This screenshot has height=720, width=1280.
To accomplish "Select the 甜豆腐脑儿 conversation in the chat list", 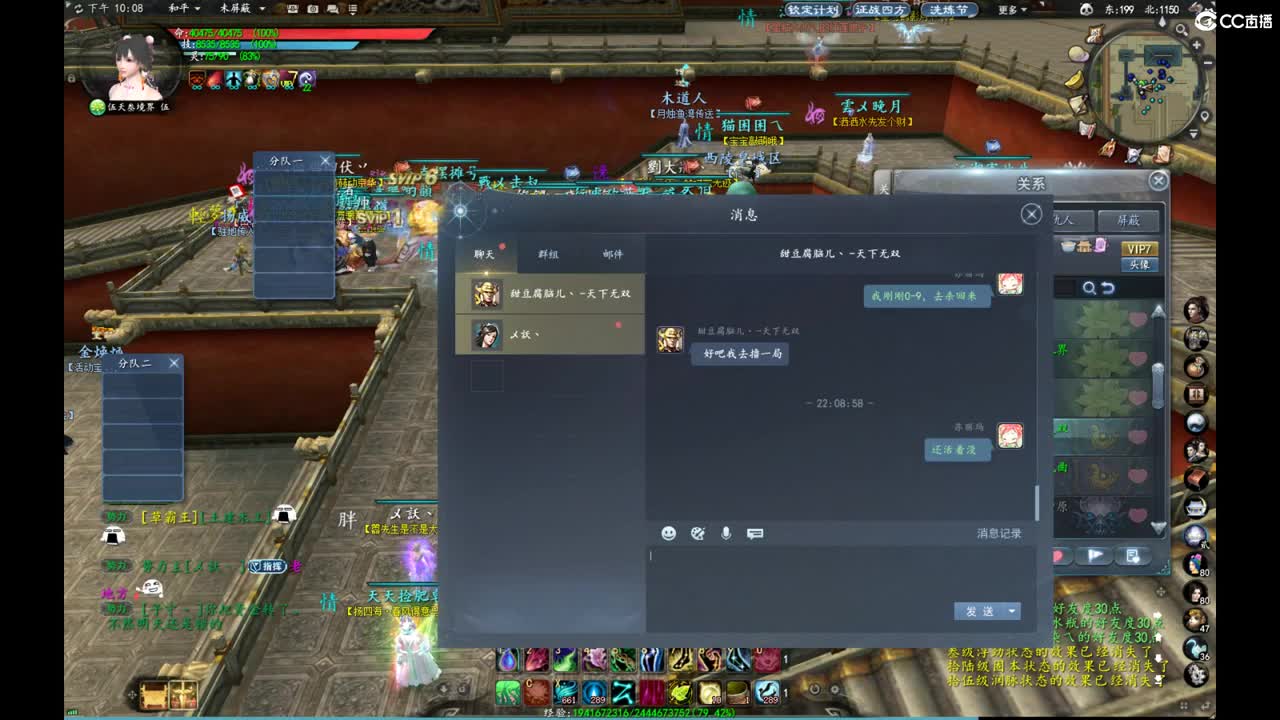I will pos(550,295).
